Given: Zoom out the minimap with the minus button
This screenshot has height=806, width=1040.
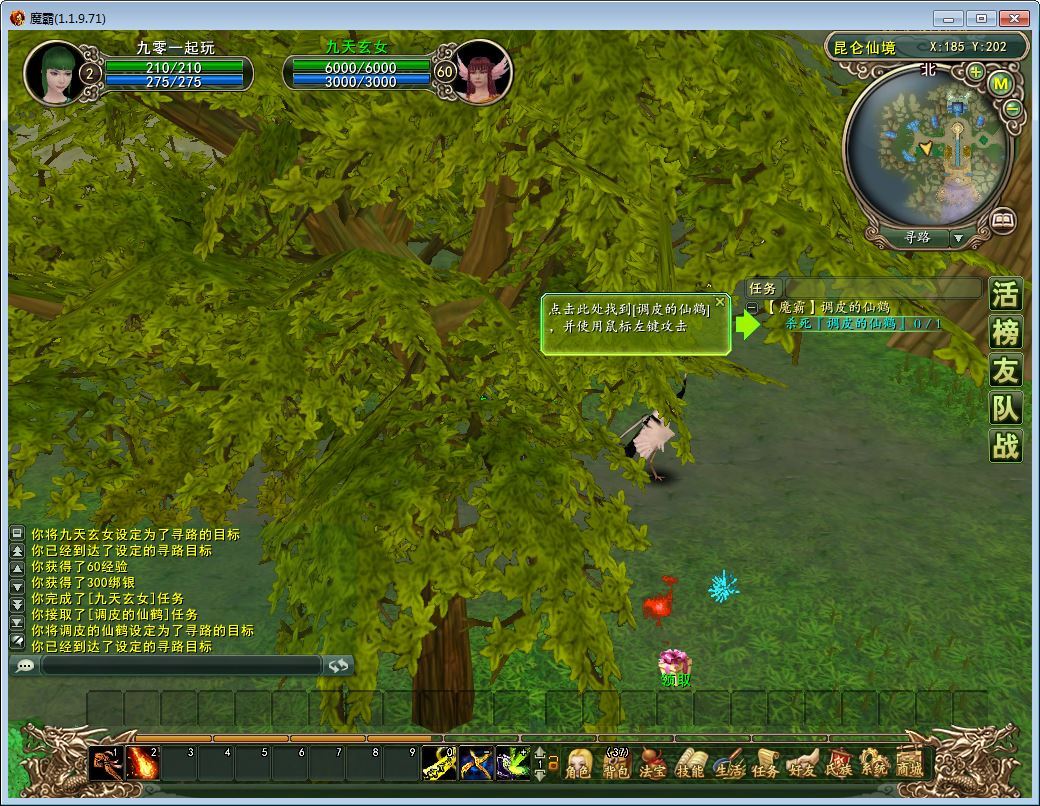Looking at the screenshot, I should coord(1012,109).
